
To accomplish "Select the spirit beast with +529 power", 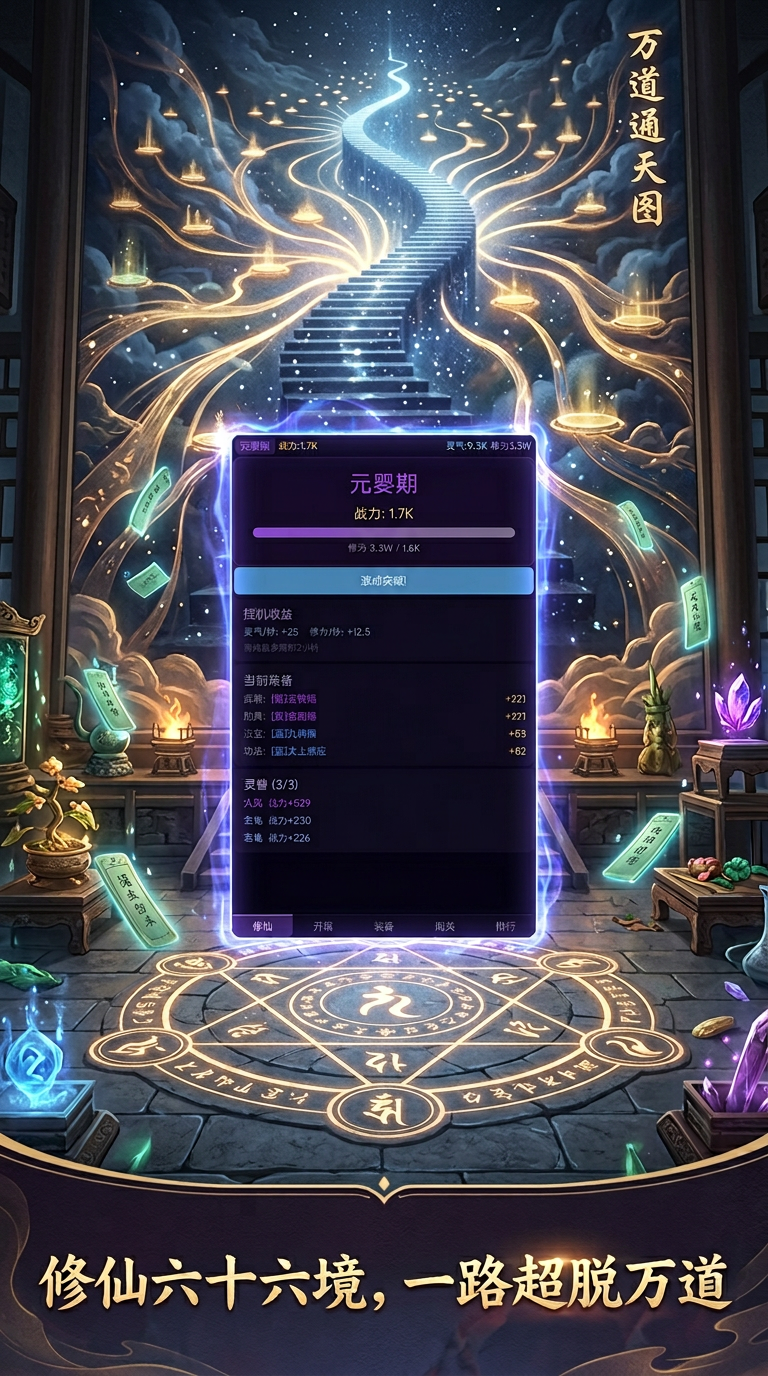I will point(383,802).
